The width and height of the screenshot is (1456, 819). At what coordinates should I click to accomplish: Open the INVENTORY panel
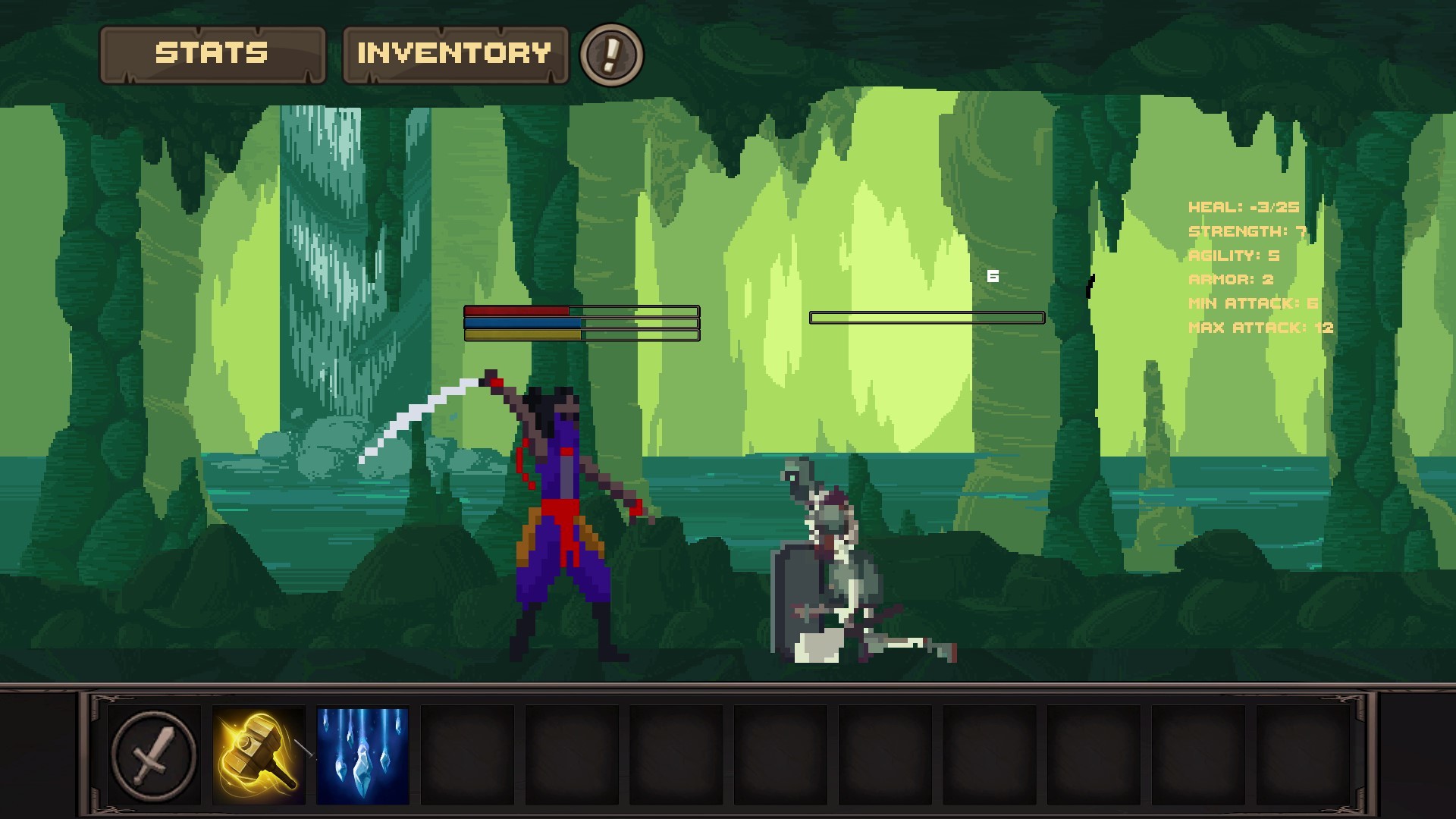[453, 53]
